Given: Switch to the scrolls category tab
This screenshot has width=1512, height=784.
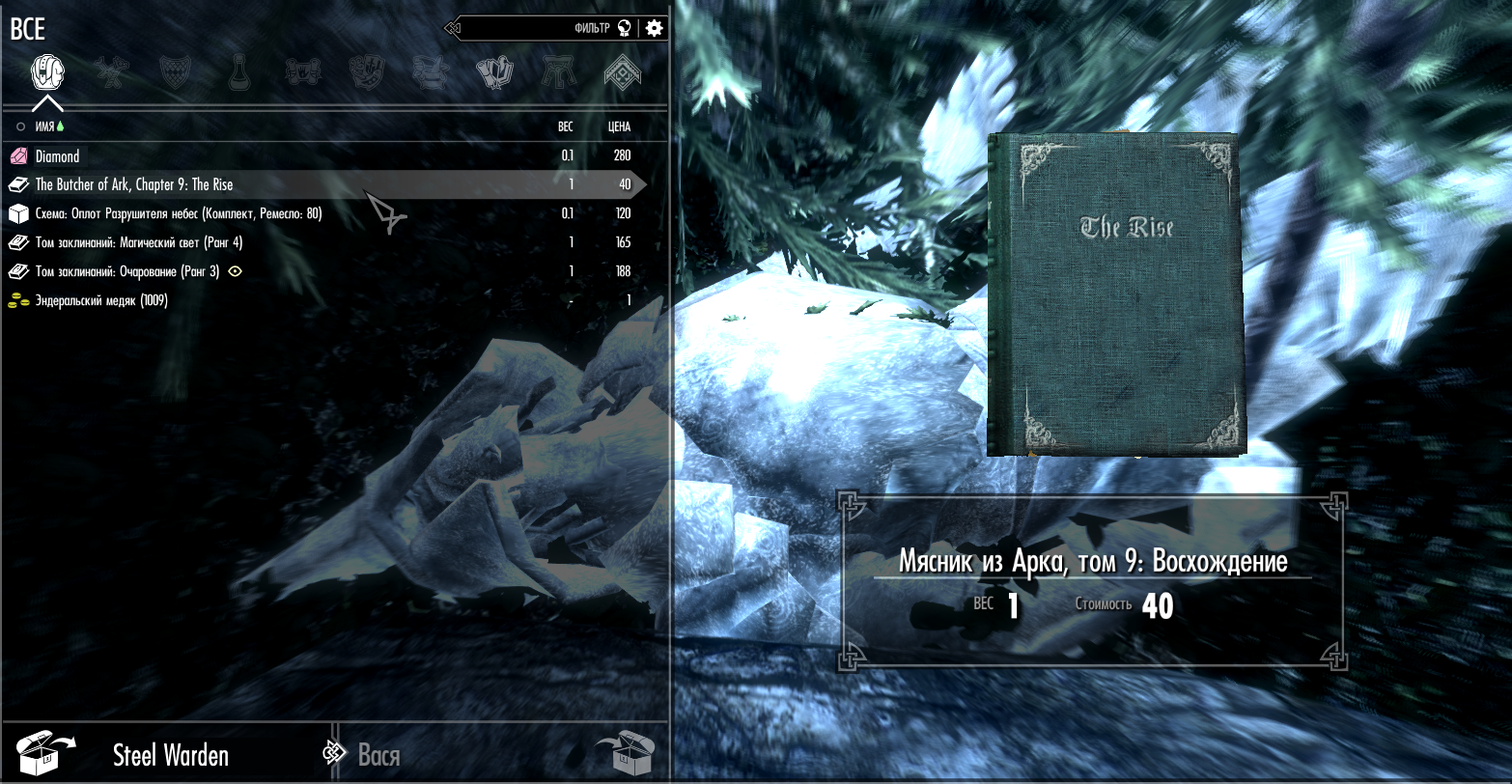Looking at the screenshot, I should (x=303, y=71).
